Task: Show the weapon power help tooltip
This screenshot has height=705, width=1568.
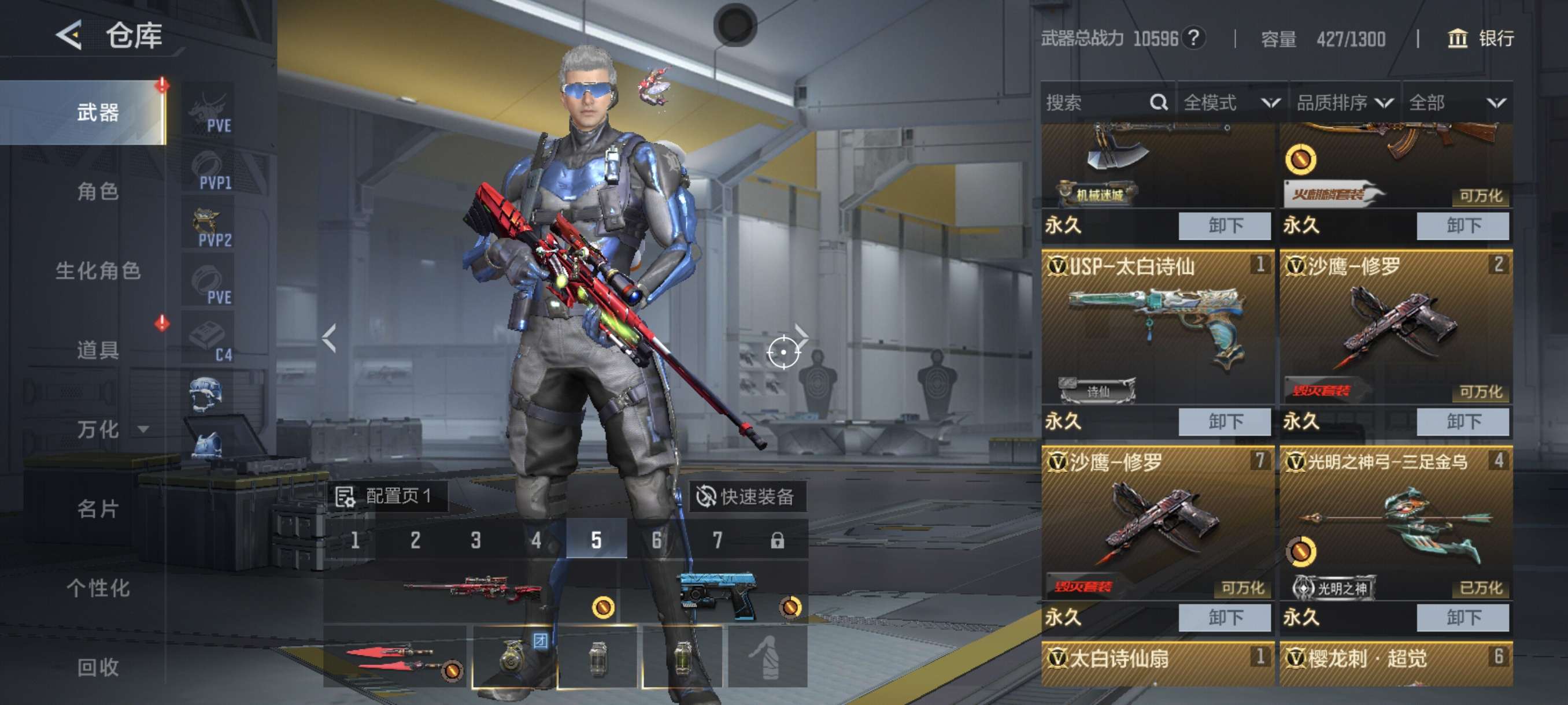Action: pos(1194,38)
